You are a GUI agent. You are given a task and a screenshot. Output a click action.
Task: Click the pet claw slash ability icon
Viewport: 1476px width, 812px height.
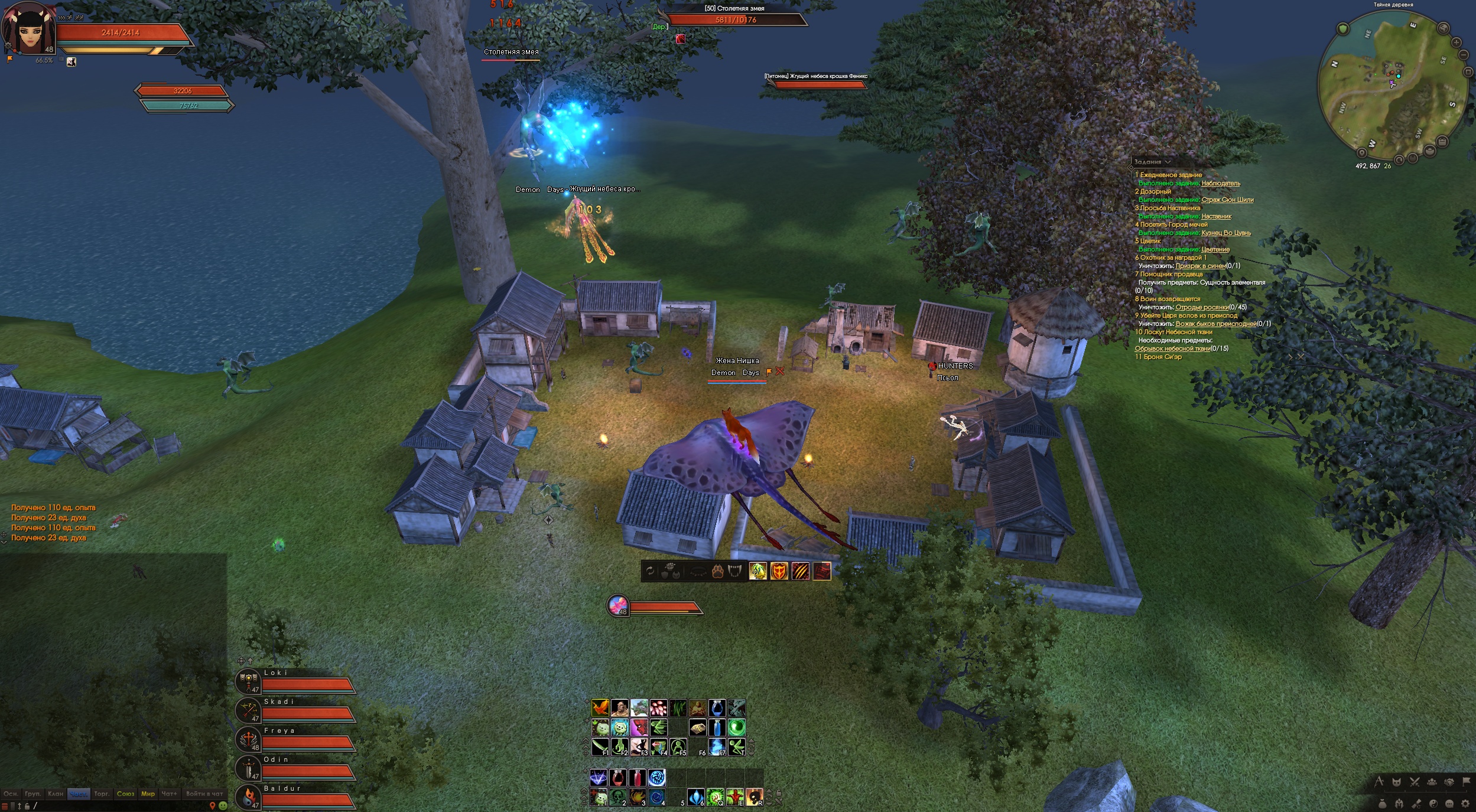coord(800,571)
